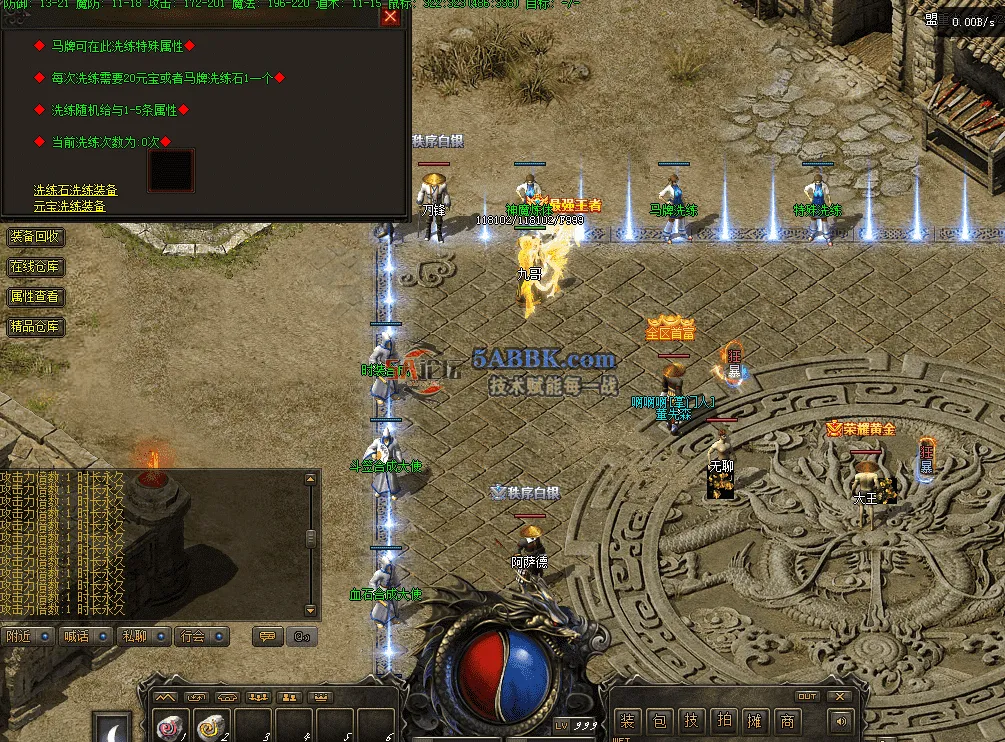Open the 属性查看 panel
This screenshot has width=1005, height=742.
tap(35, 297)
